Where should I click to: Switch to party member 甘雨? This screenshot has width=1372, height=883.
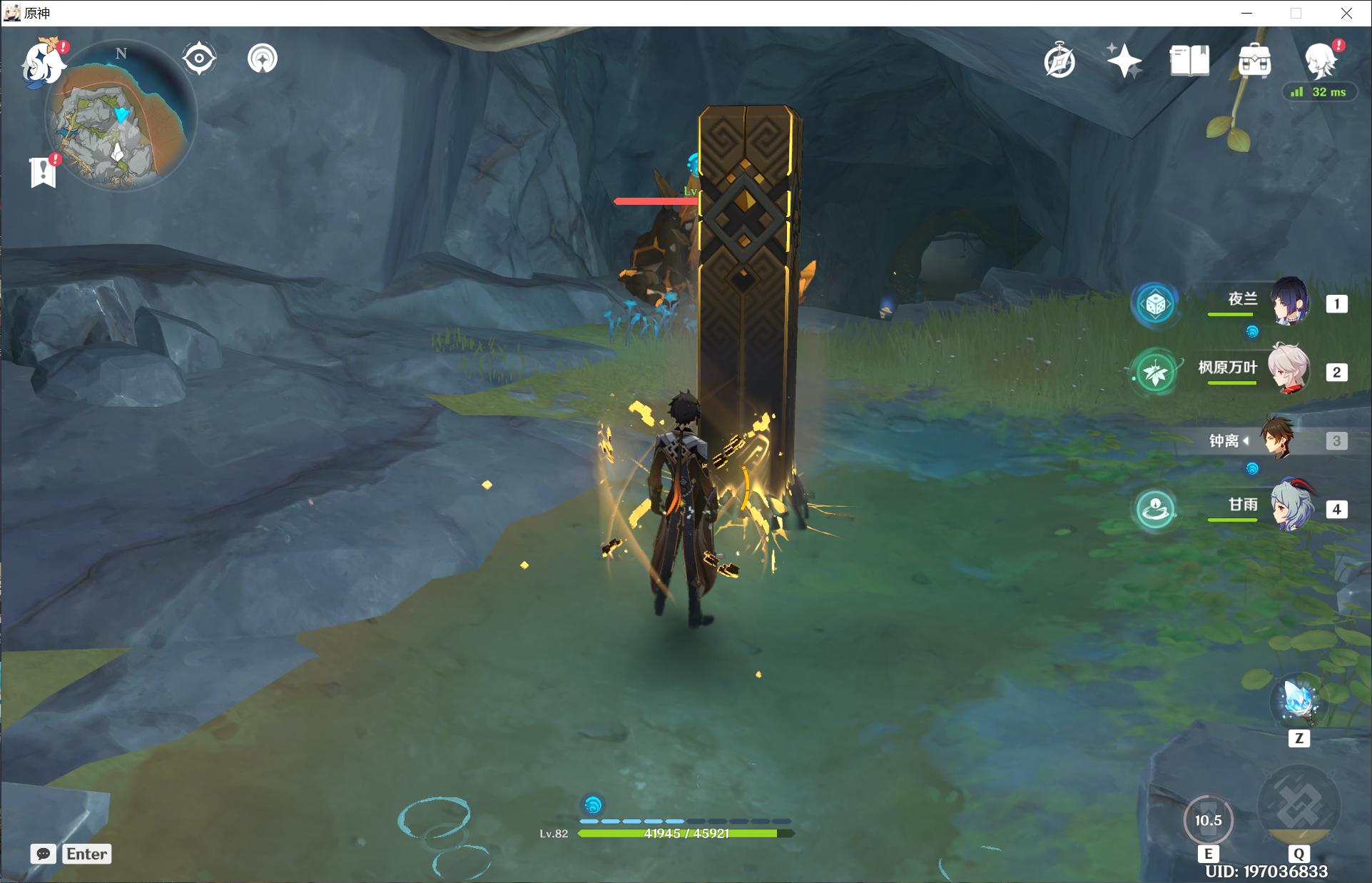(1290, 507)
